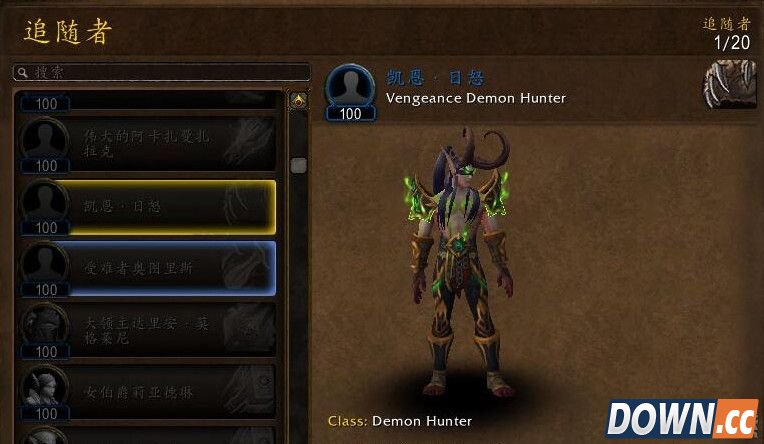Image resolution: width=764 pixels, height=444 pixels.
Task: Select the 大领主达里安·莫格莱尼 row
Action: coord(148,330)
